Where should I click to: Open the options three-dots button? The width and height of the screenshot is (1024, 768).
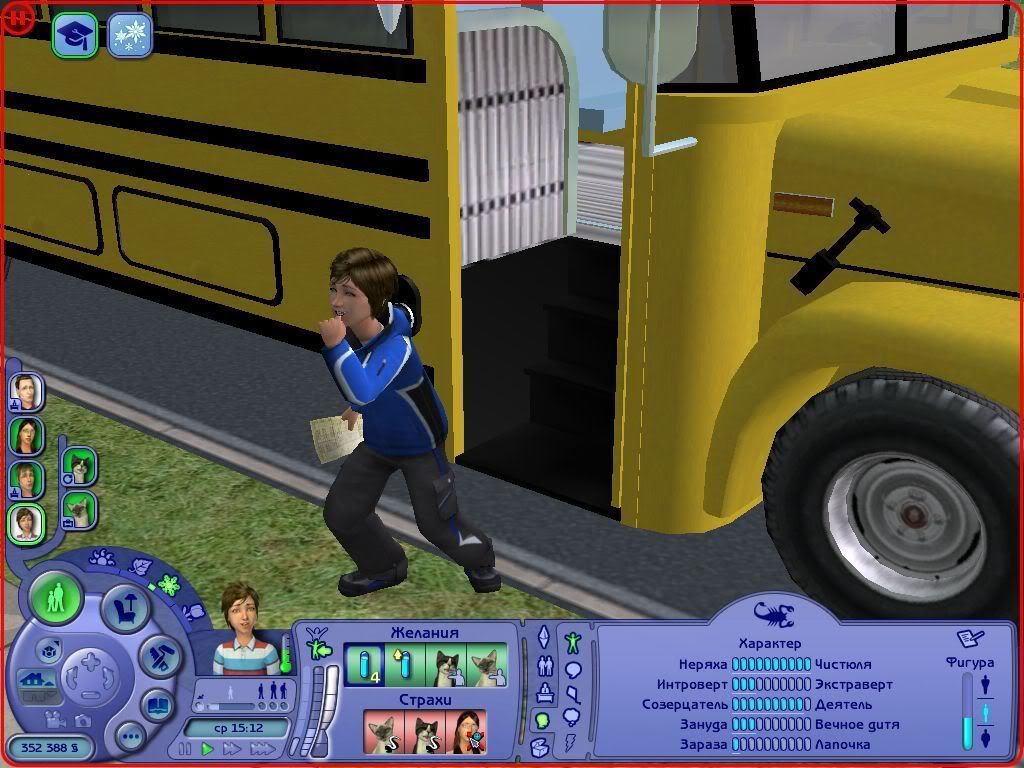coord(130,738)
